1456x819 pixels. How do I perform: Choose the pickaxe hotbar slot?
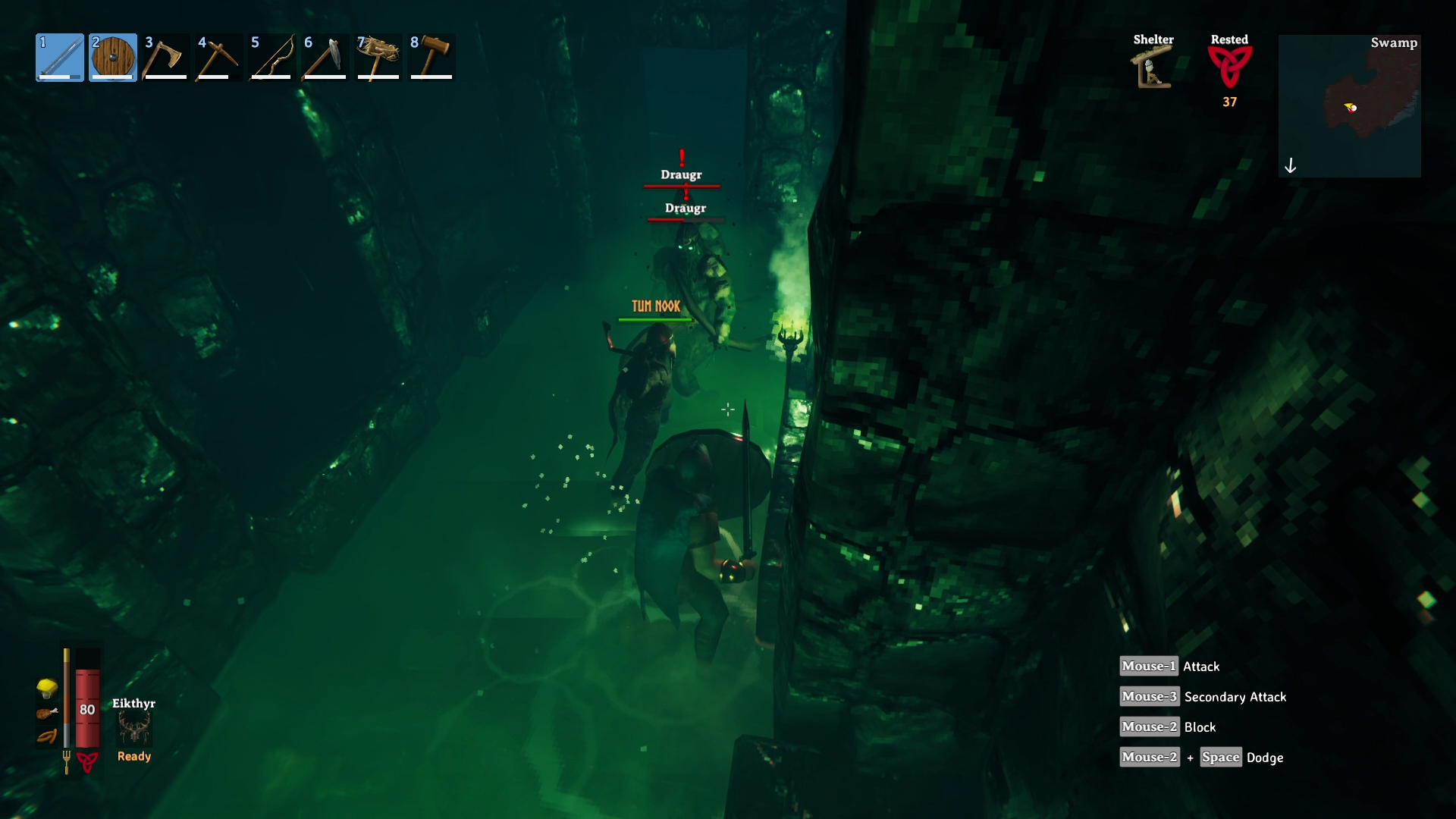[x=219, y=58]
